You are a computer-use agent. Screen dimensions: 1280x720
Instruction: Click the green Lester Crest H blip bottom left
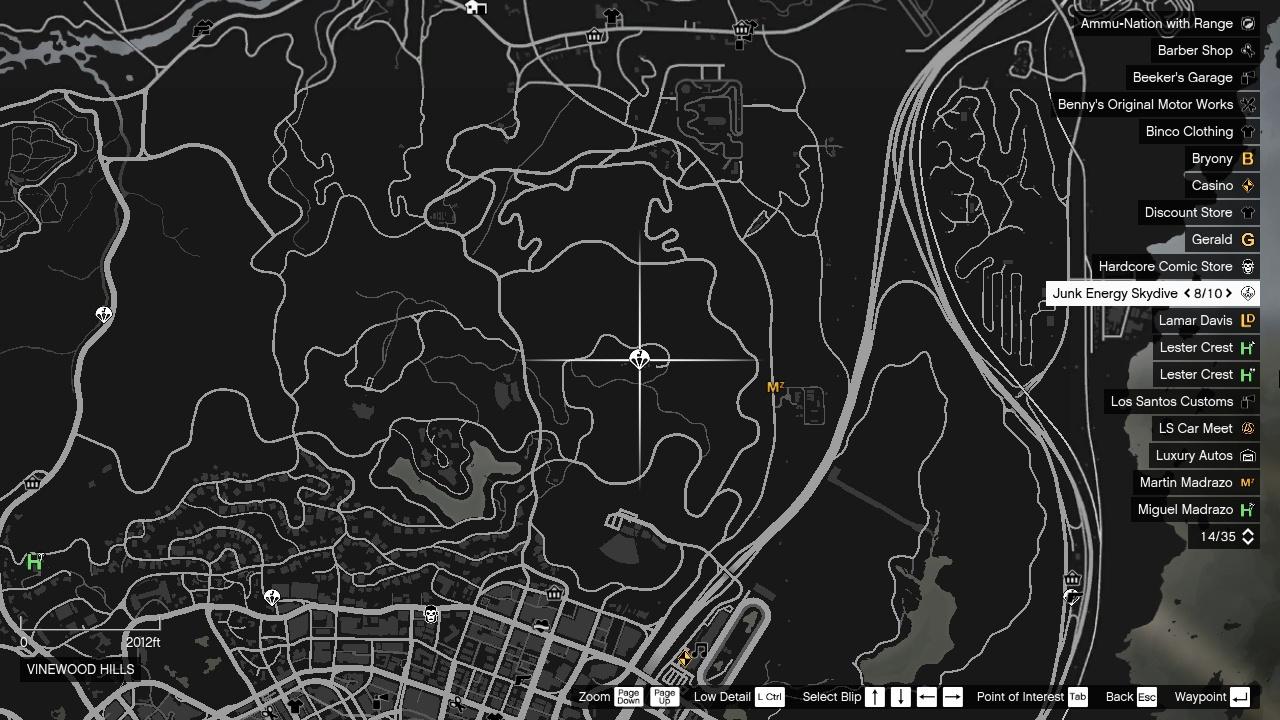[33, 562]
